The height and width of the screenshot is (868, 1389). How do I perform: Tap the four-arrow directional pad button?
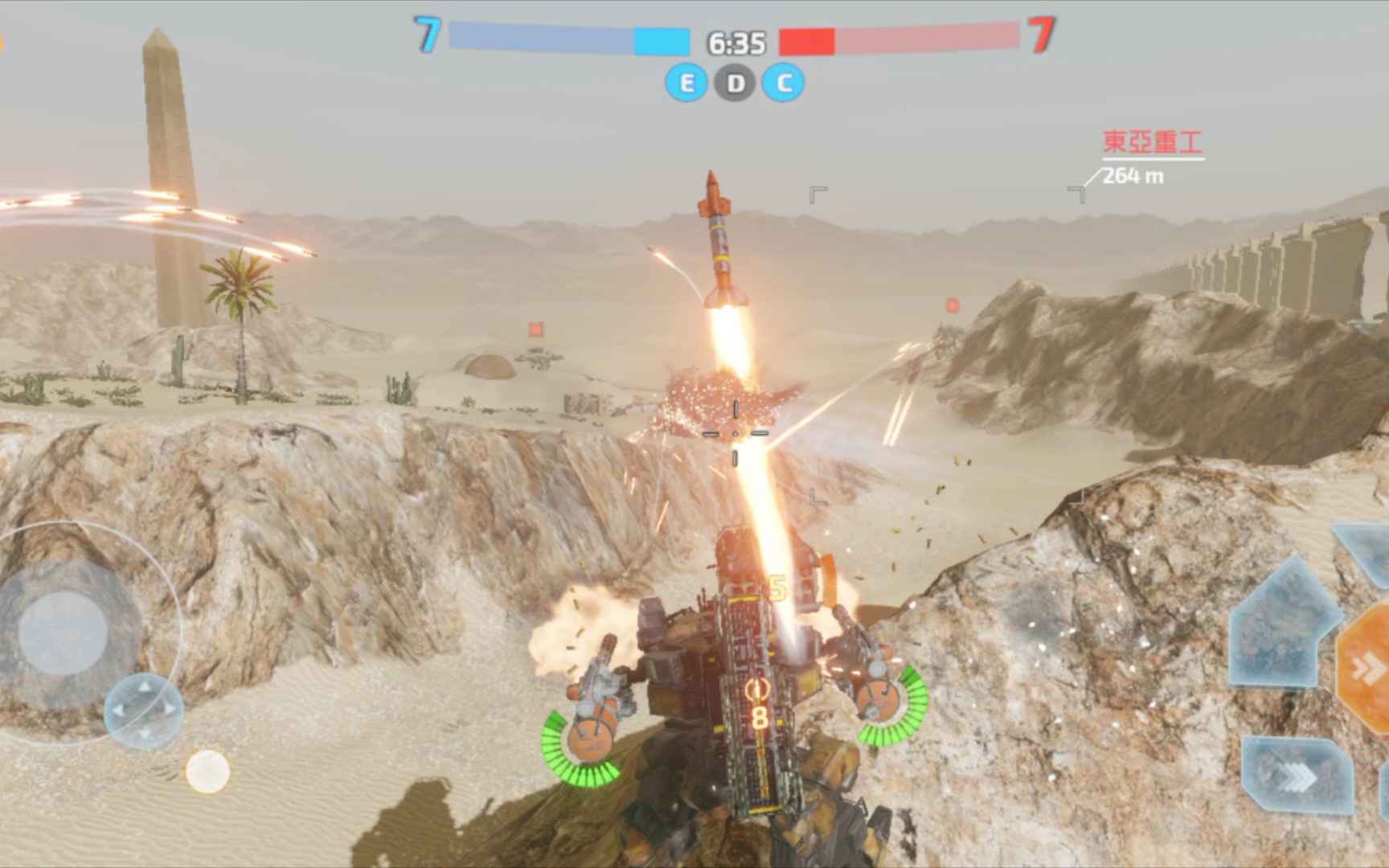pos(144,710)
